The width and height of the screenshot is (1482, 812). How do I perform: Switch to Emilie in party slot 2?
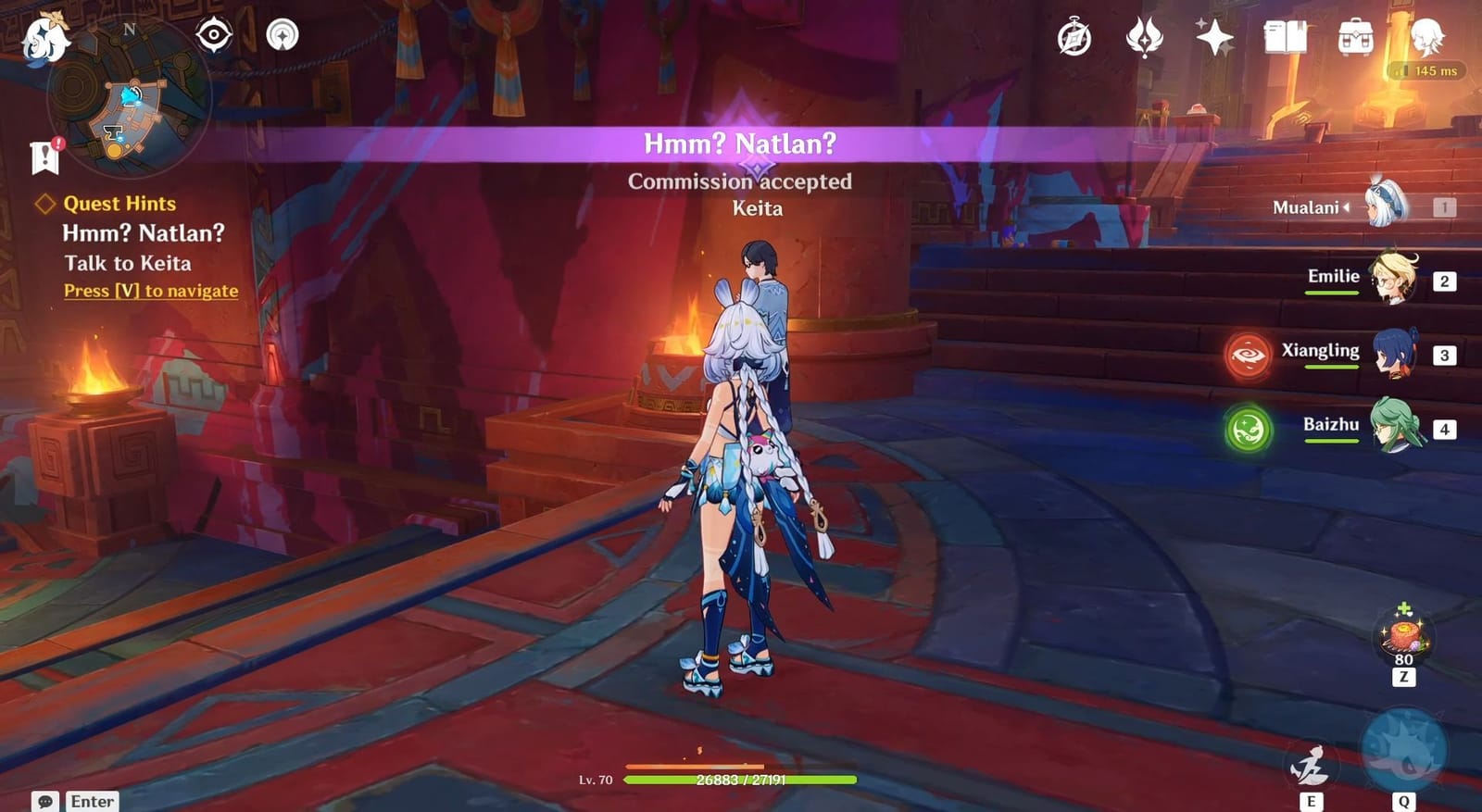1394,278
